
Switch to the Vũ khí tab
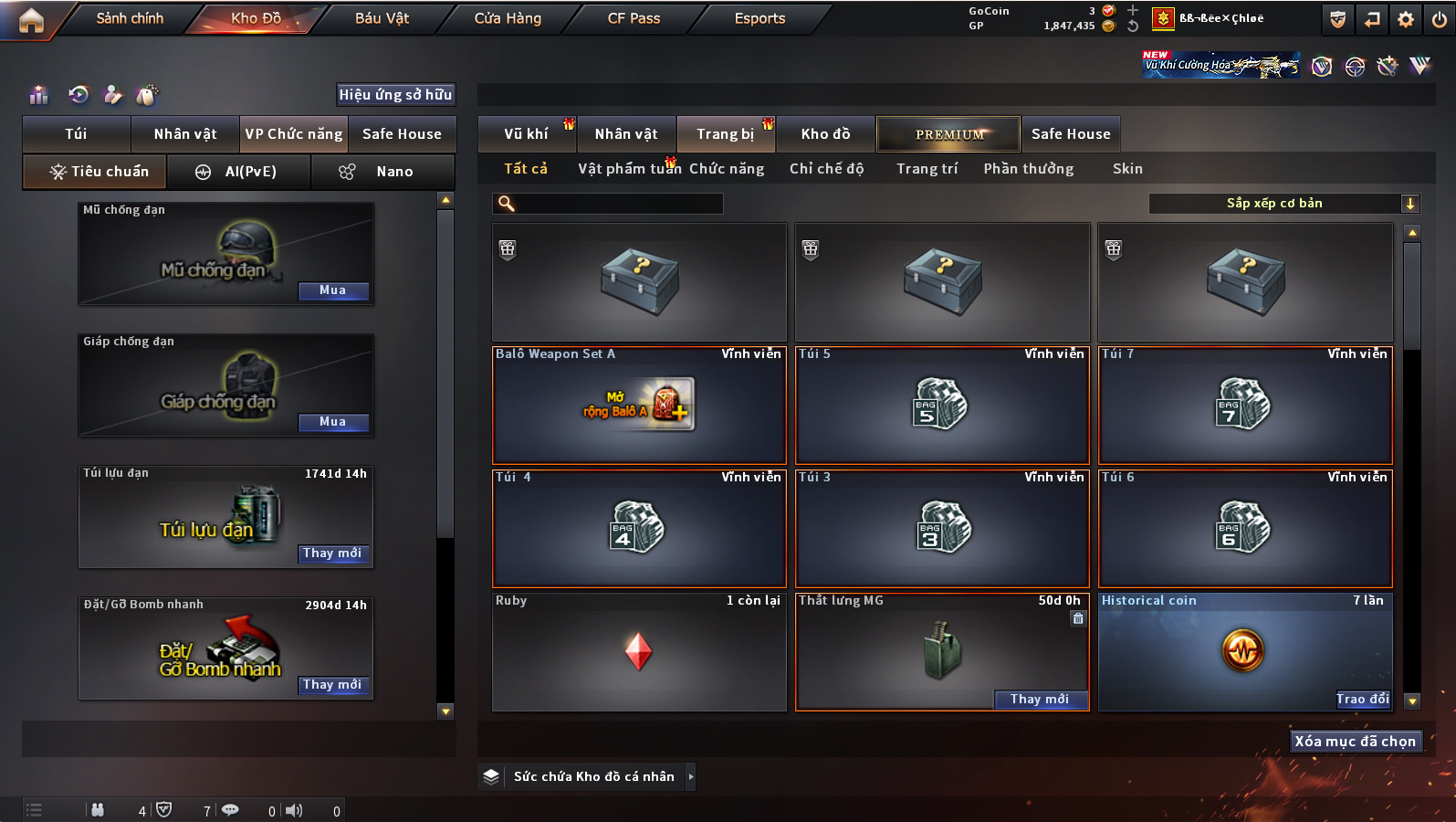tap(527, 134)
